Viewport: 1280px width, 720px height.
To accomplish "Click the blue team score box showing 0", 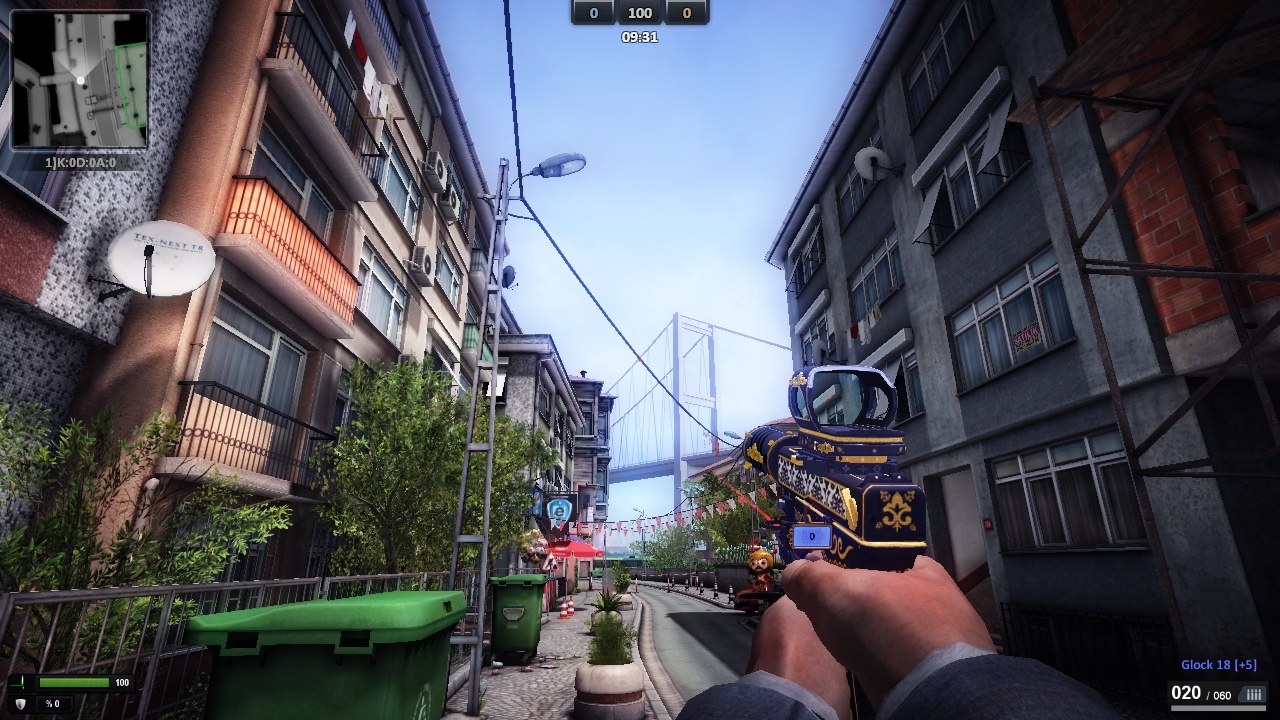I will pos(592,13).
